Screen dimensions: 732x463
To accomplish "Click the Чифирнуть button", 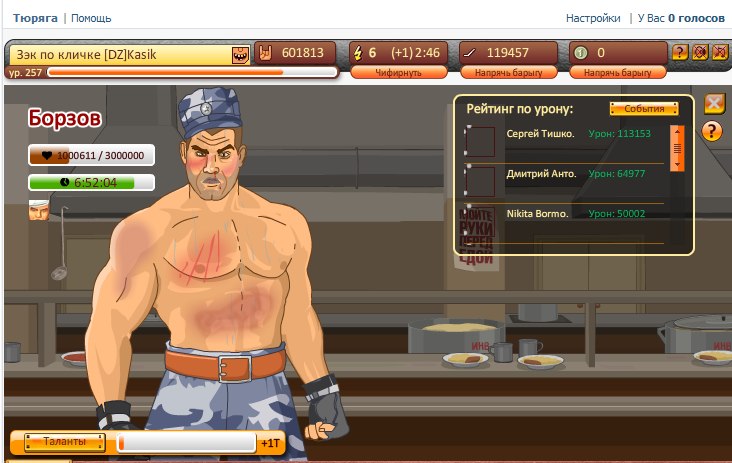I will 398,72.
